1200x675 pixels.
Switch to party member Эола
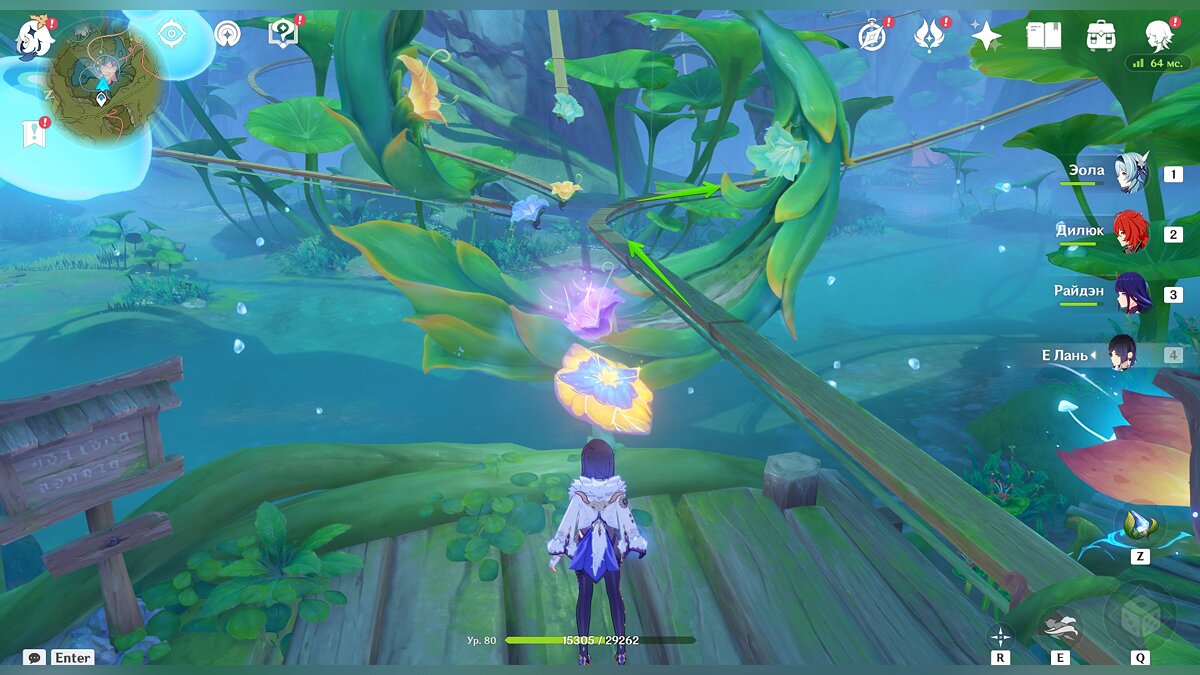1132,172
